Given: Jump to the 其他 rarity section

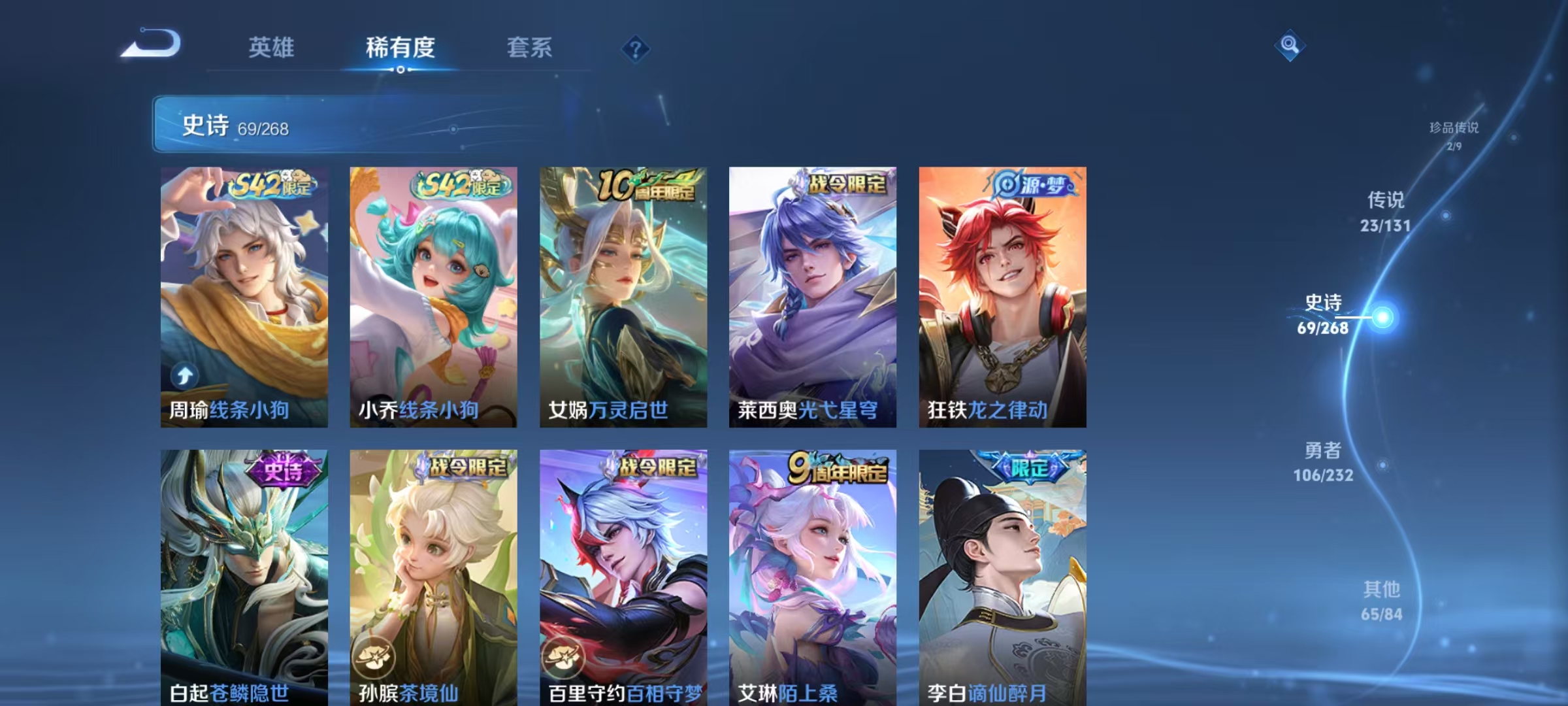Looking at the screenshot, I should [1382, 601].
